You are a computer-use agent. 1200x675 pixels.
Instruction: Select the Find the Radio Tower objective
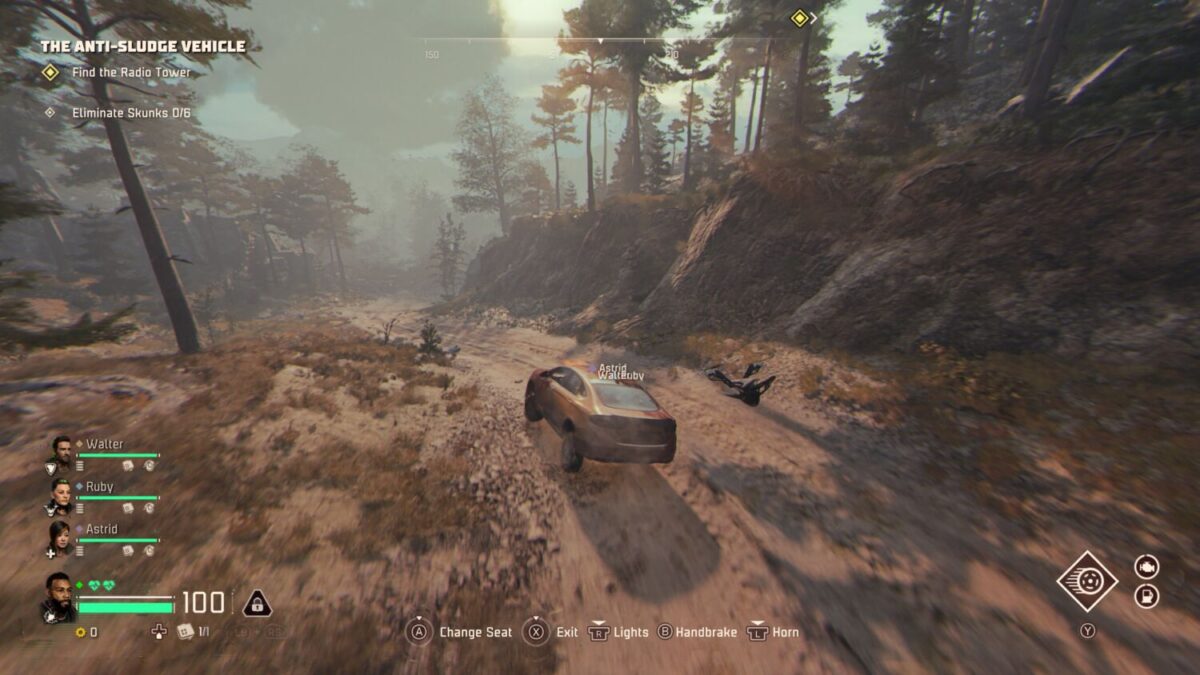tap(130, 73)
